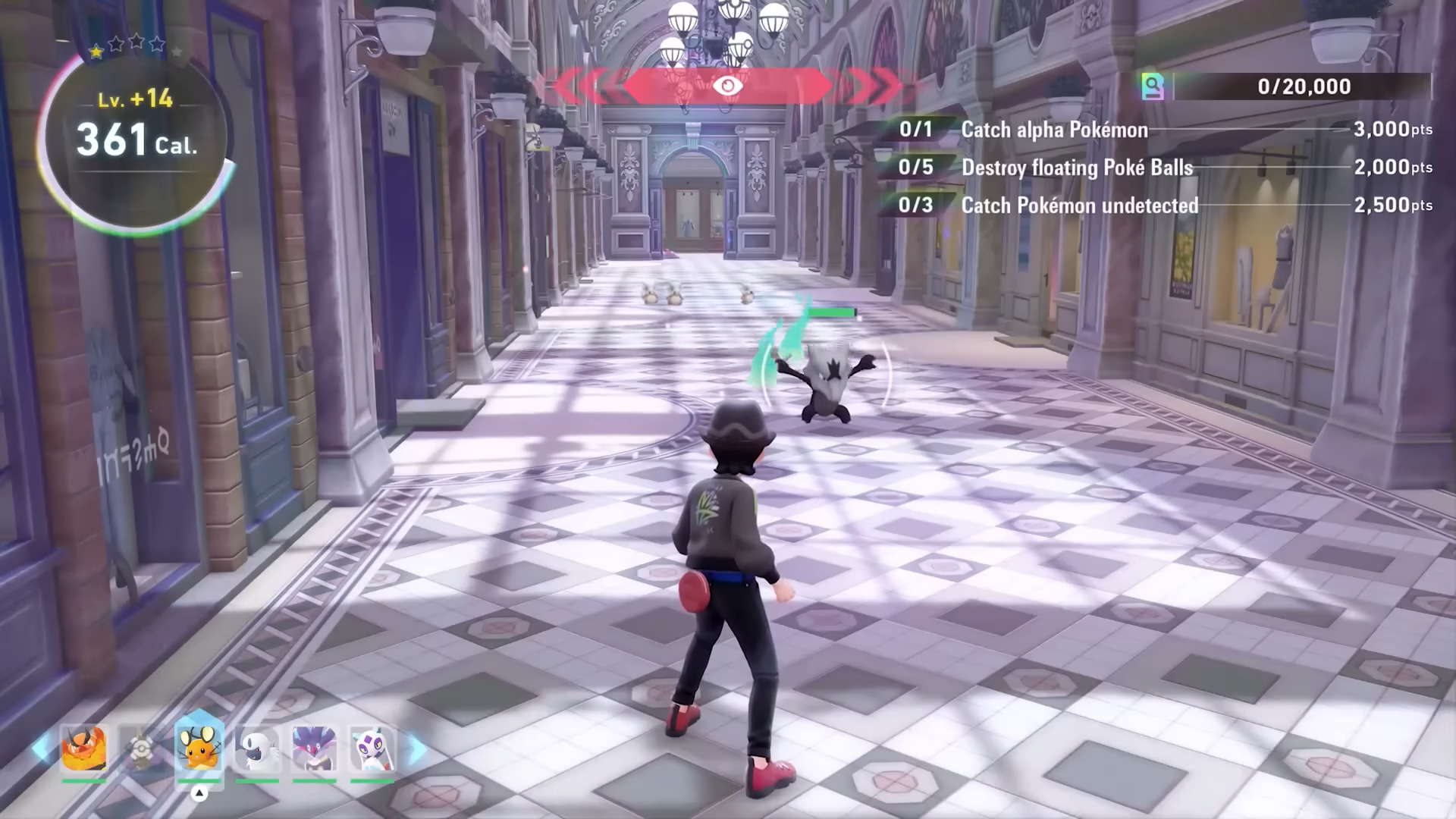Viewport: 1456px width, 819px height.
Task: Click the party bar's right arrow
Action: (x=416, y=748)
